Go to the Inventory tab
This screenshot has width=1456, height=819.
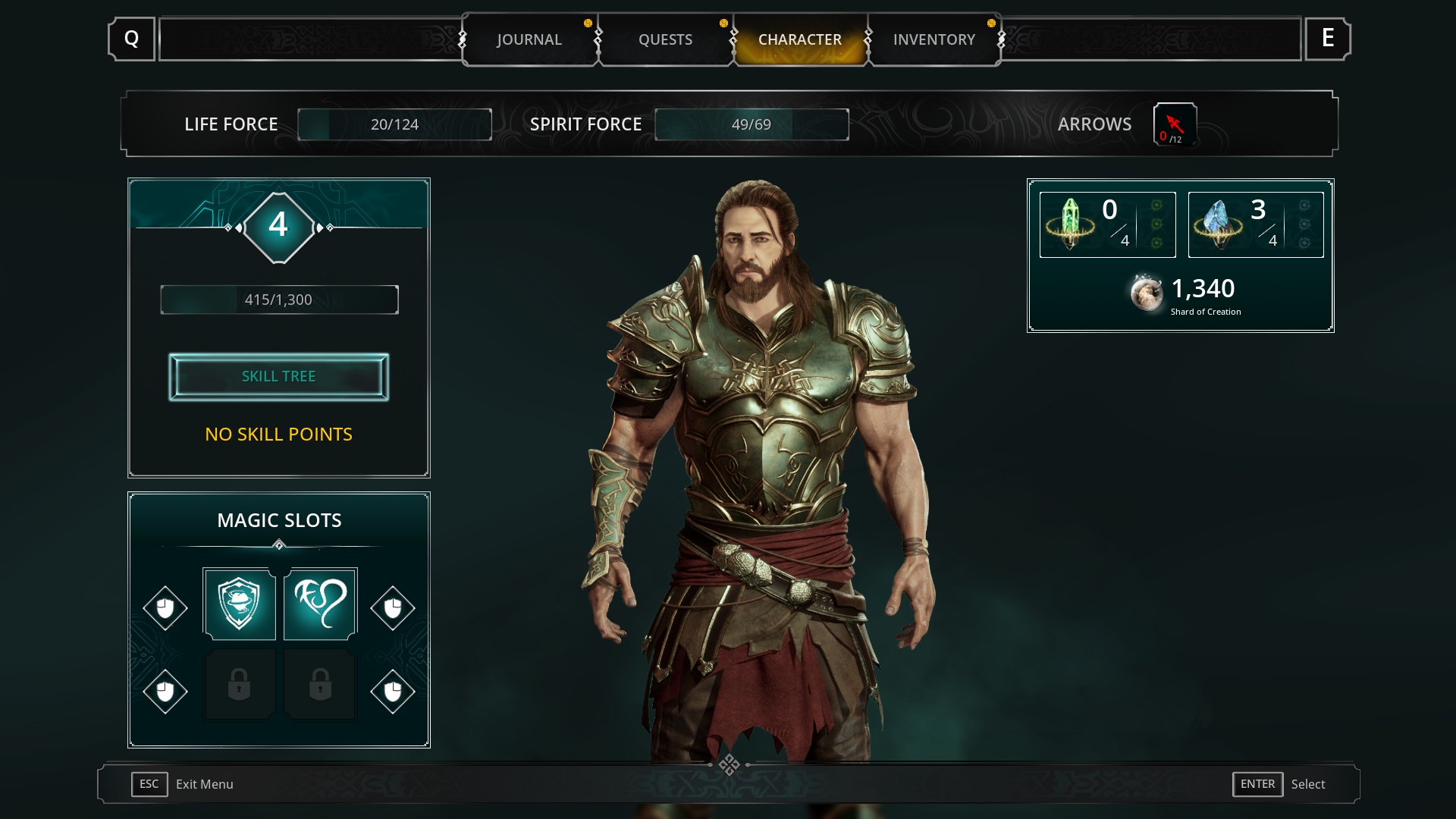click(x=934, y=39)
